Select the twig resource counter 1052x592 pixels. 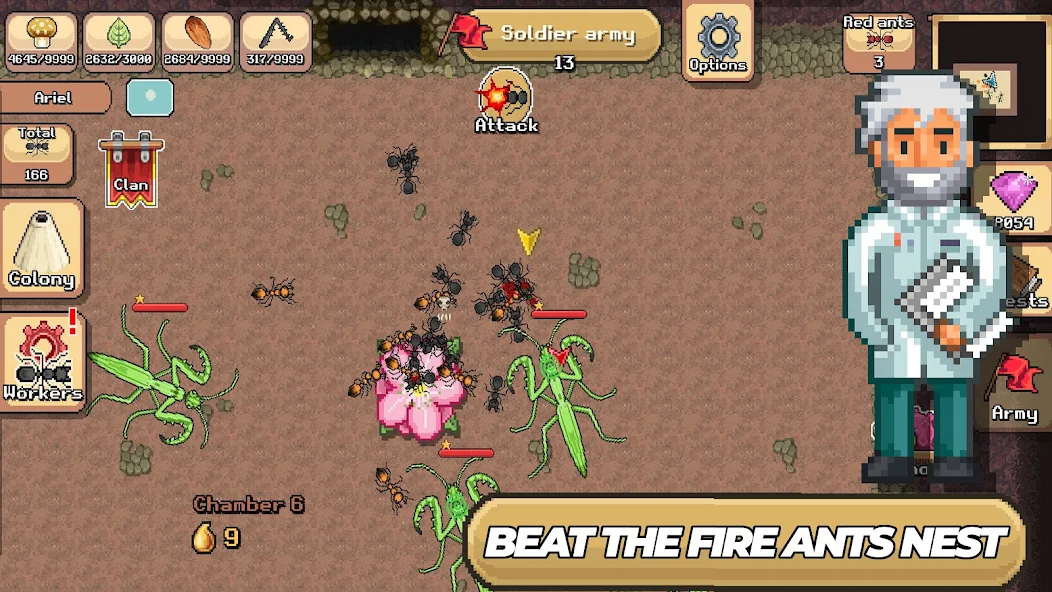coord(275,40)
